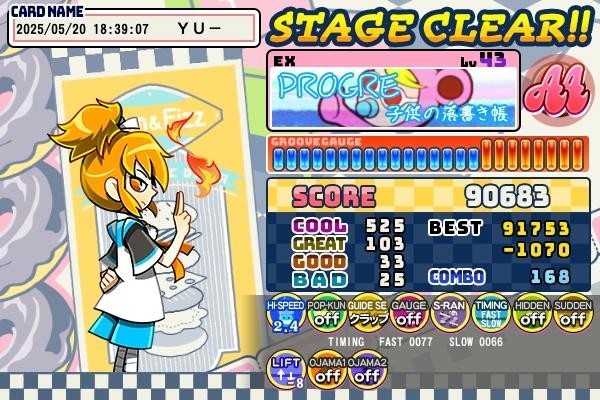Open the TIMING fast/slow option
Screen dimensions: 600x400
[490, 316]
